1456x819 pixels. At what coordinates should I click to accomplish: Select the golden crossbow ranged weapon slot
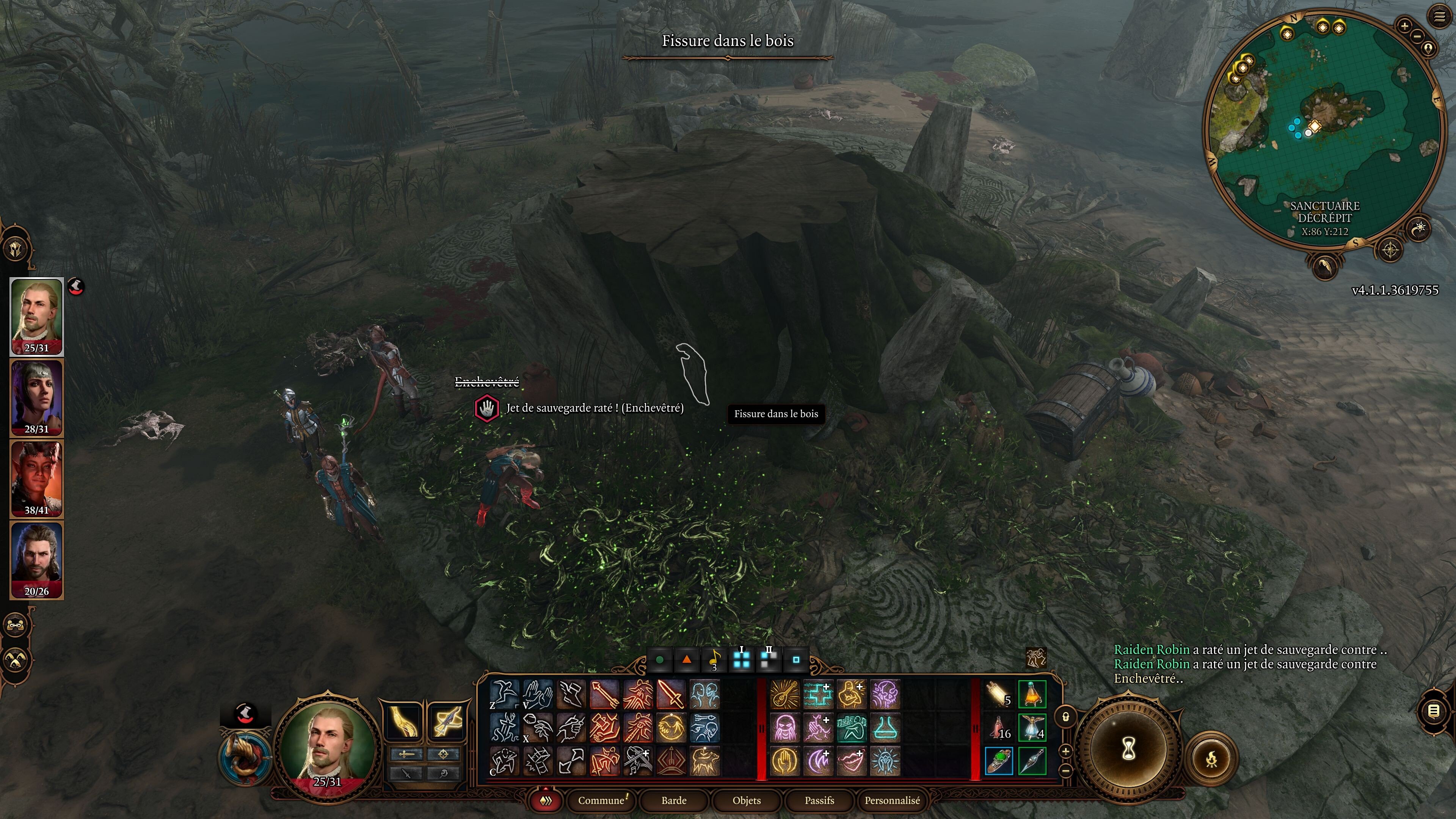447,721
